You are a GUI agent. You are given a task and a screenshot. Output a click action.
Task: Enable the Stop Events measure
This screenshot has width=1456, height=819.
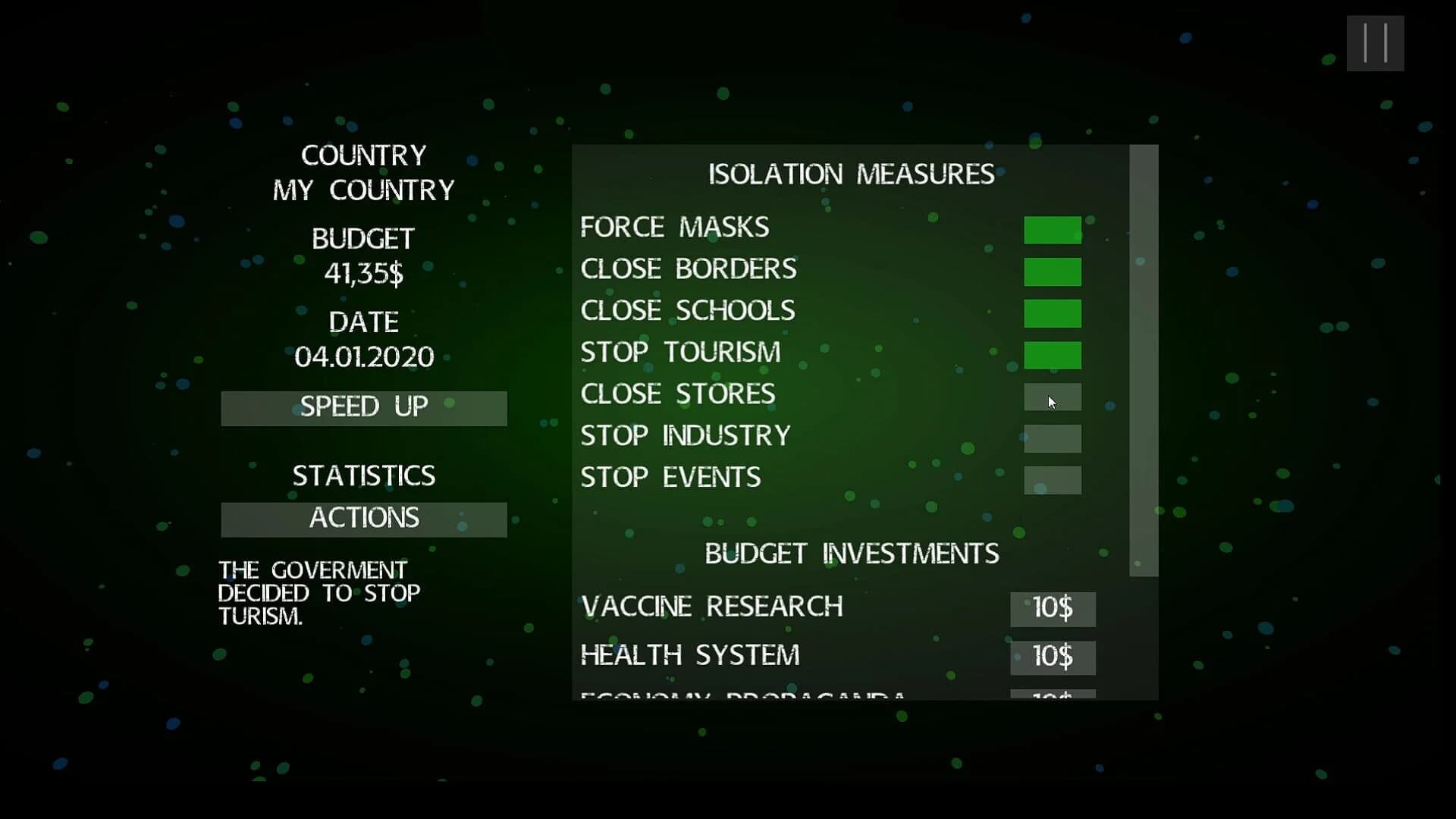1053,480
